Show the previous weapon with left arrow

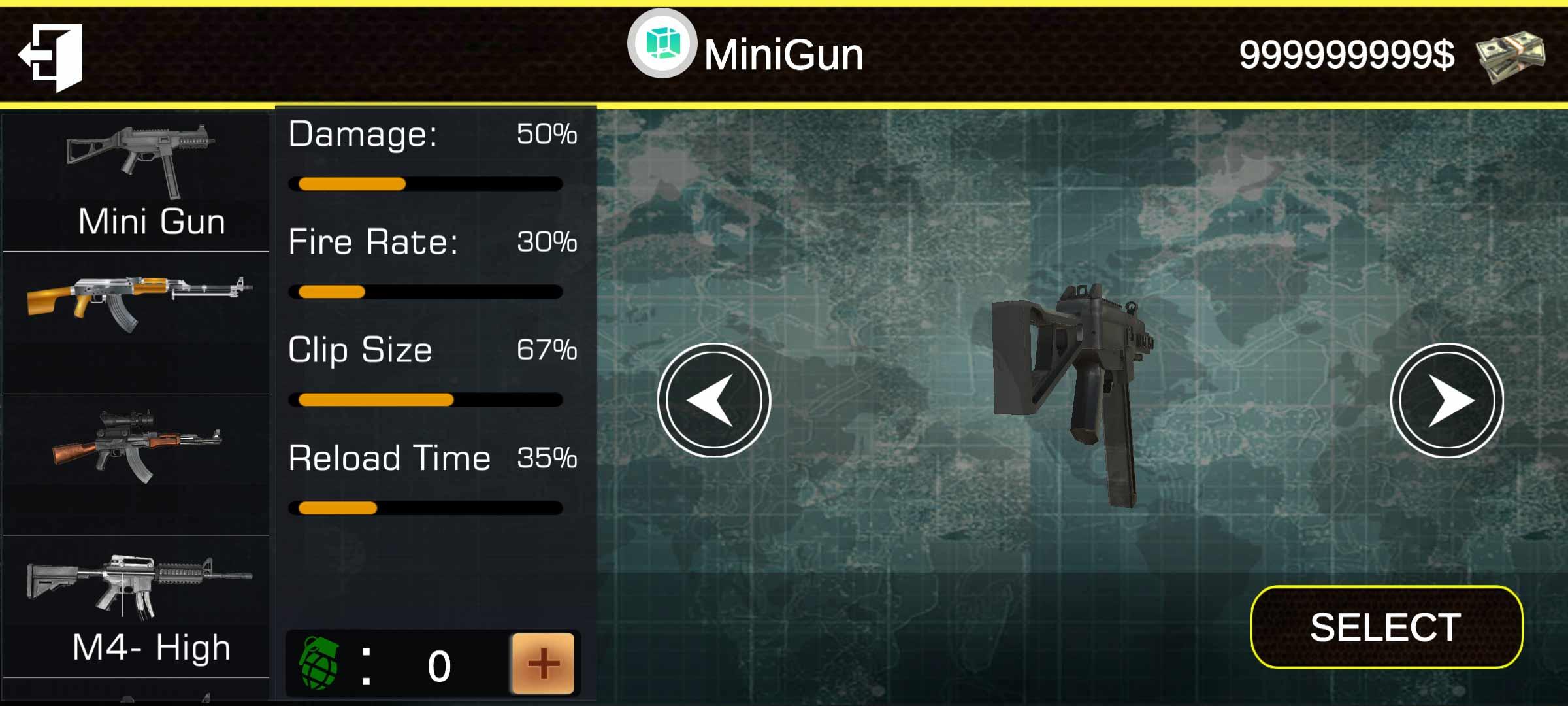click(x=714, y=400)
